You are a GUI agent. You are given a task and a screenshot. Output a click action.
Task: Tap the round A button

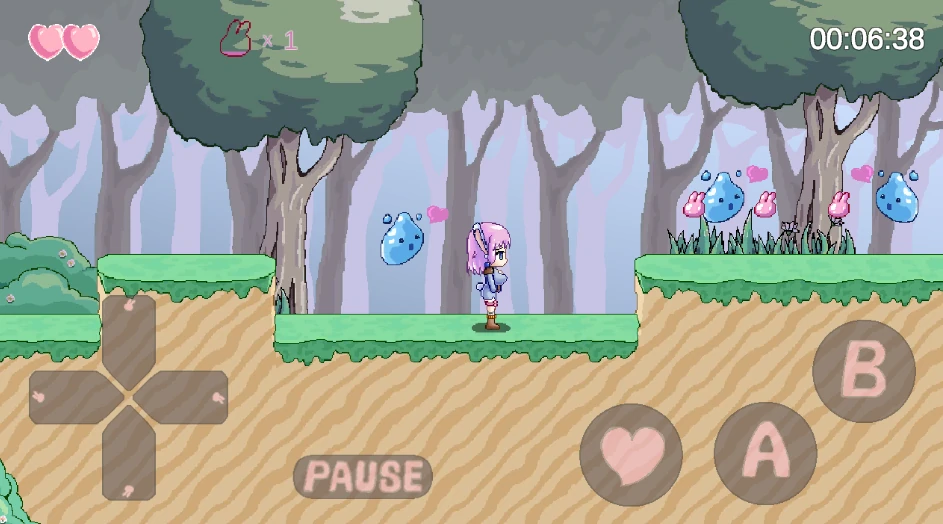[765, 452]
